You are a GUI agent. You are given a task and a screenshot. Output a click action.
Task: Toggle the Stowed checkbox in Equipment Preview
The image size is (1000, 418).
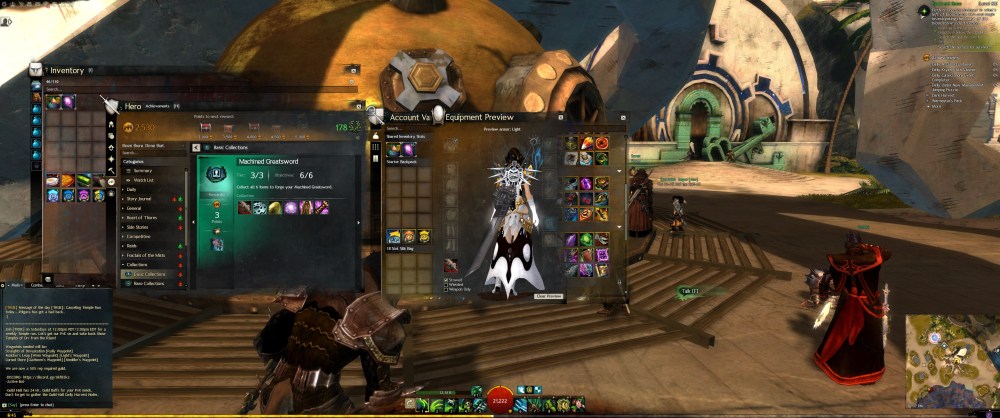[447, 280]
